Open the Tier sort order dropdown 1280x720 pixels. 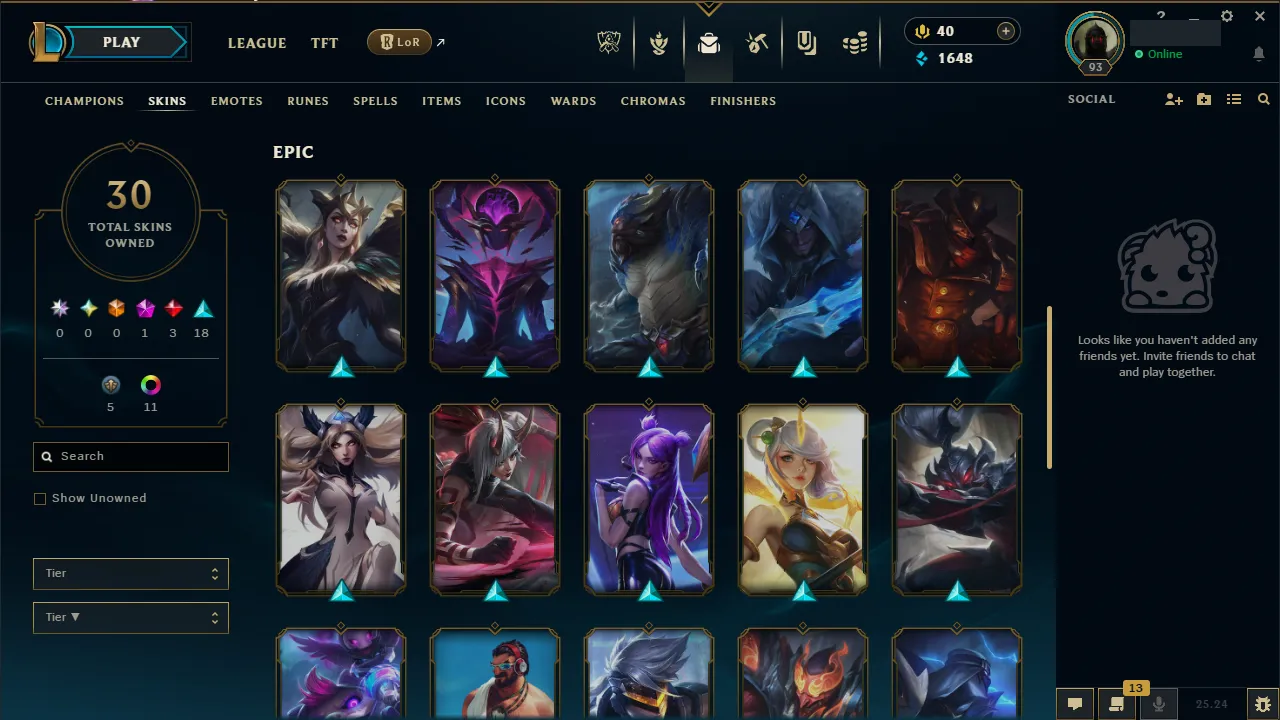(x=130, y=617)
